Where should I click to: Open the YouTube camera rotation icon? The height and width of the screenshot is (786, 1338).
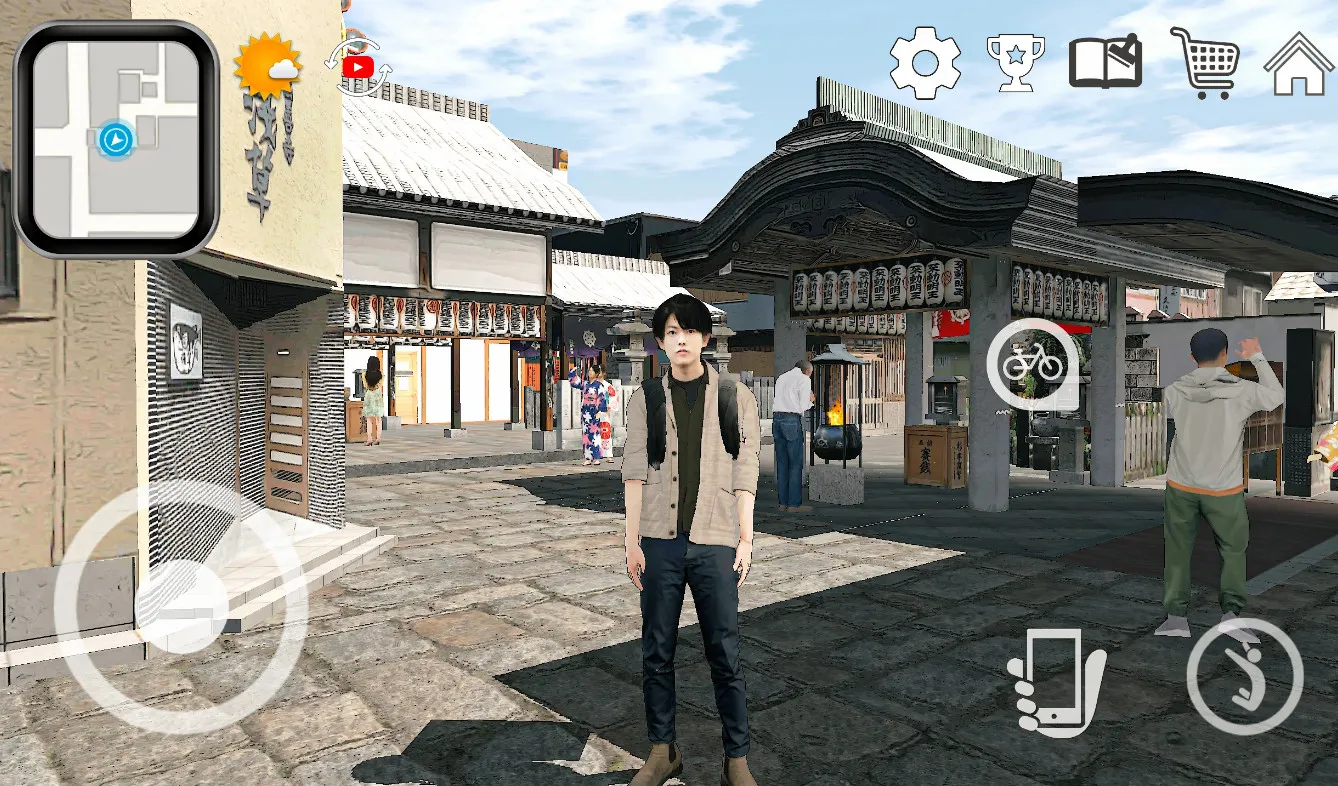point(357,66)
